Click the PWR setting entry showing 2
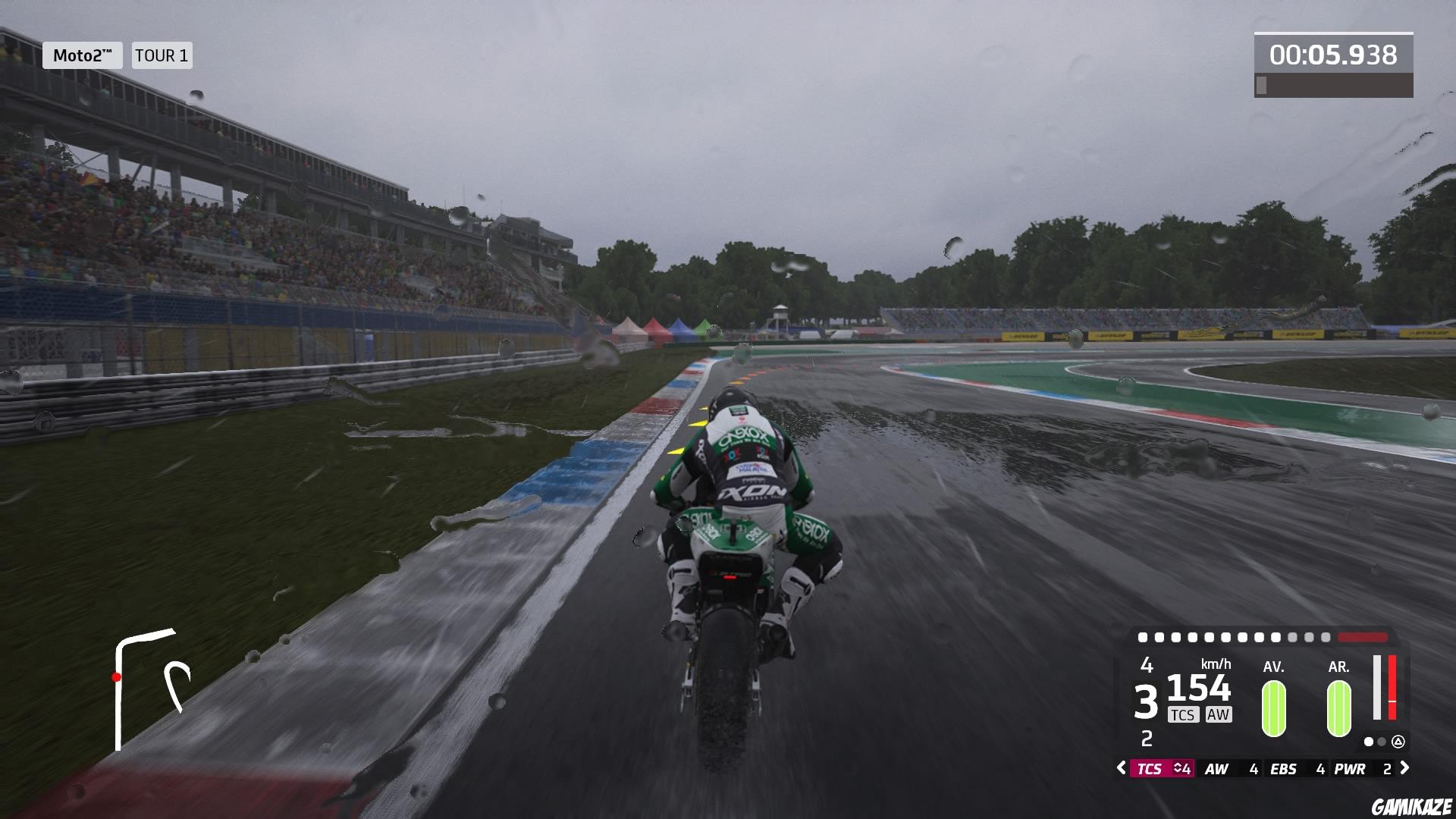This screenshot has width=1456, height=819. point(1363,768)
